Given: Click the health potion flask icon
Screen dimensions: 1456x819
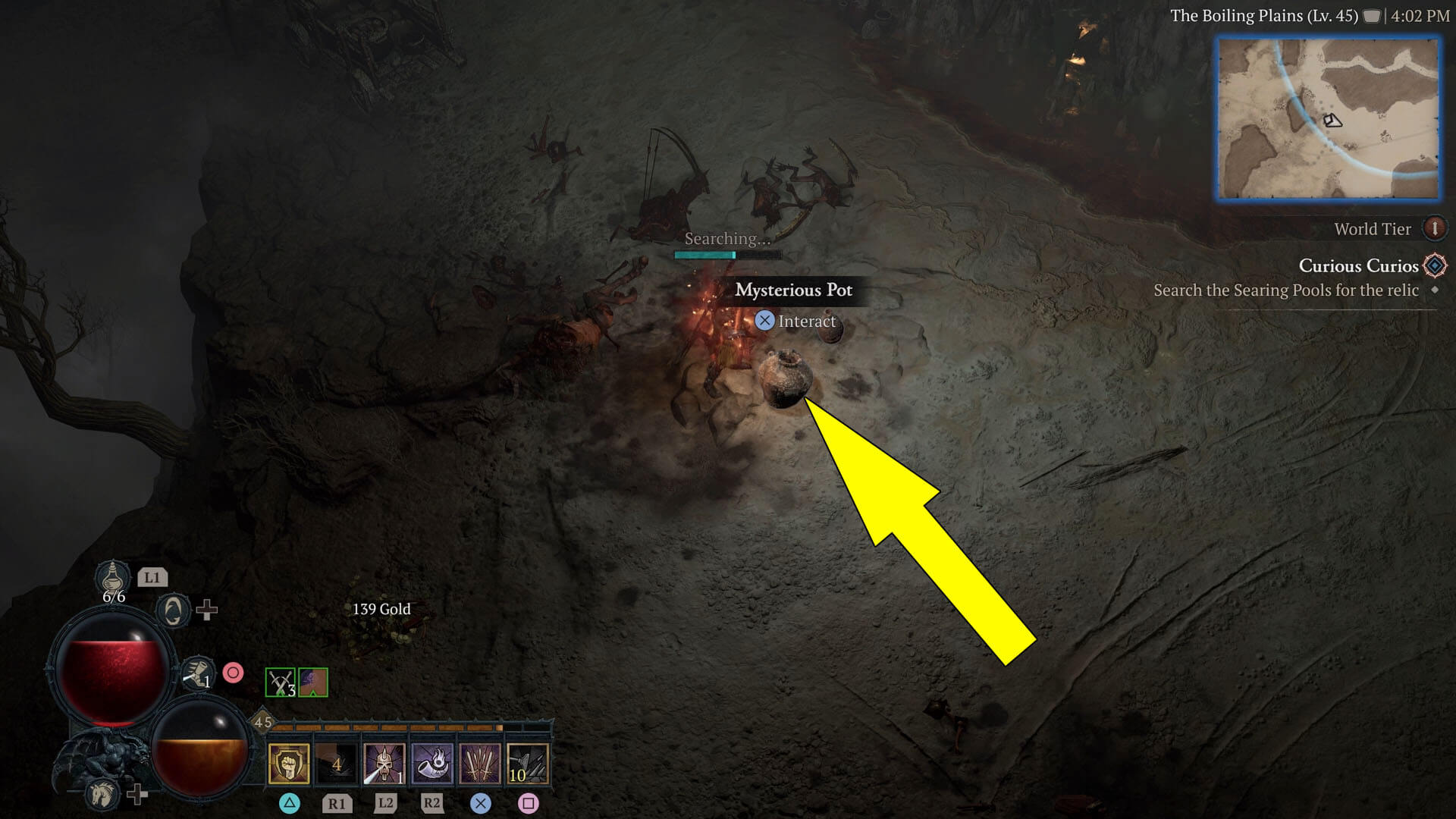Looking at the screenshot, I should (x=112, y=579).
